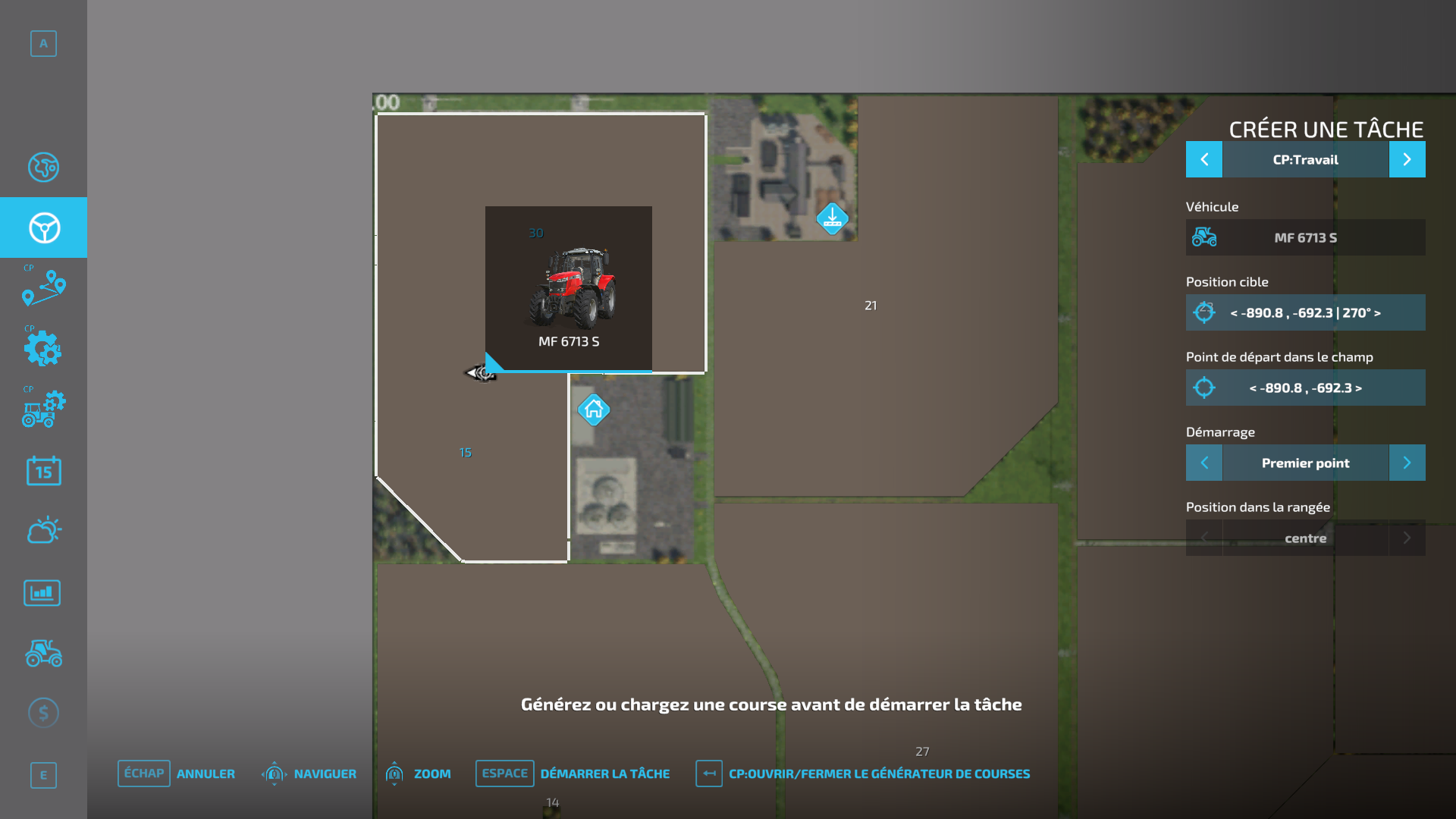1456x819 pixels.
Task: Open the calendar showing day 15
Action: pos(43,471)
